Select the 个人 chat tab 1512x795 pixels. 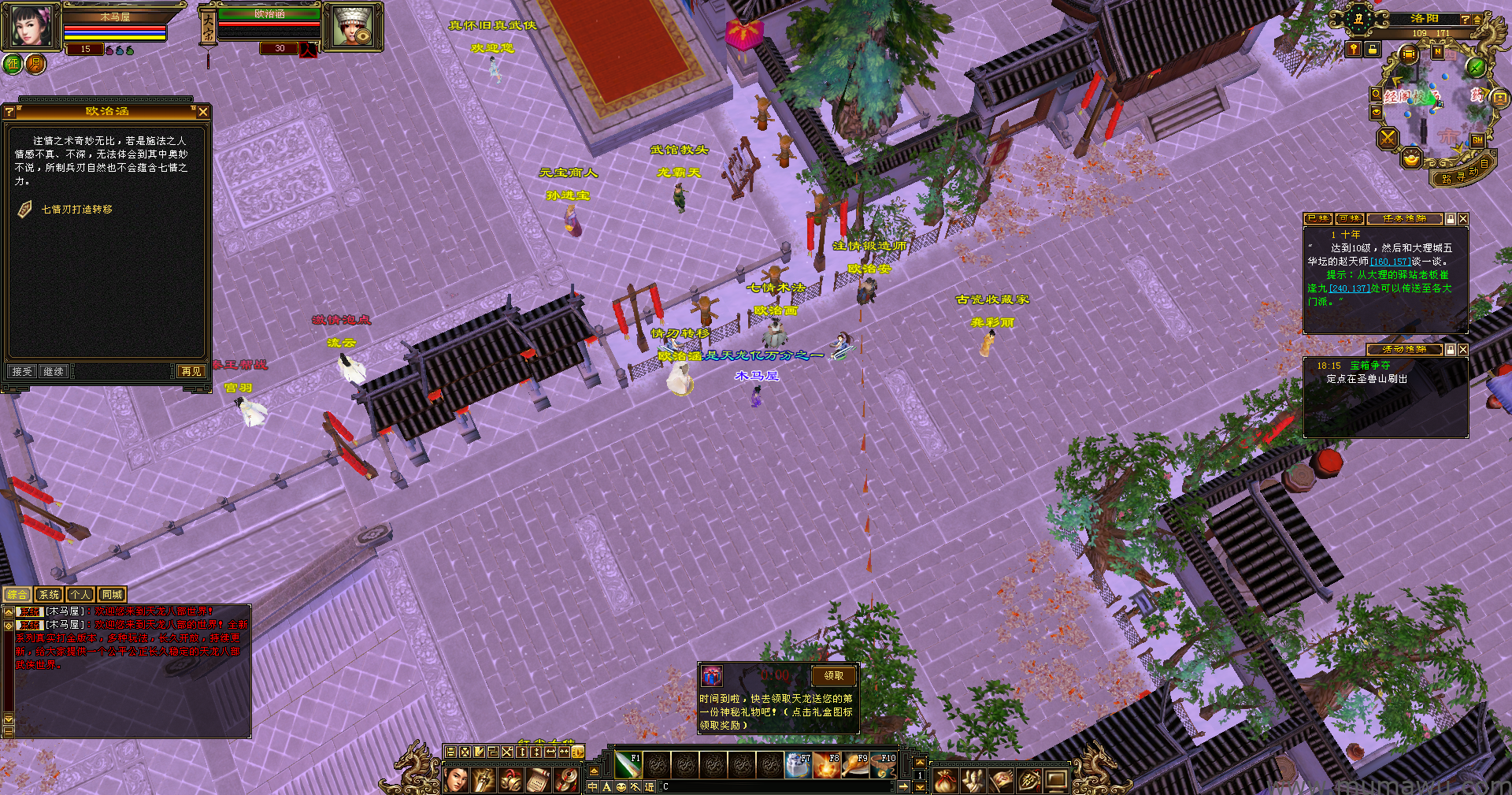pos(80,595)
